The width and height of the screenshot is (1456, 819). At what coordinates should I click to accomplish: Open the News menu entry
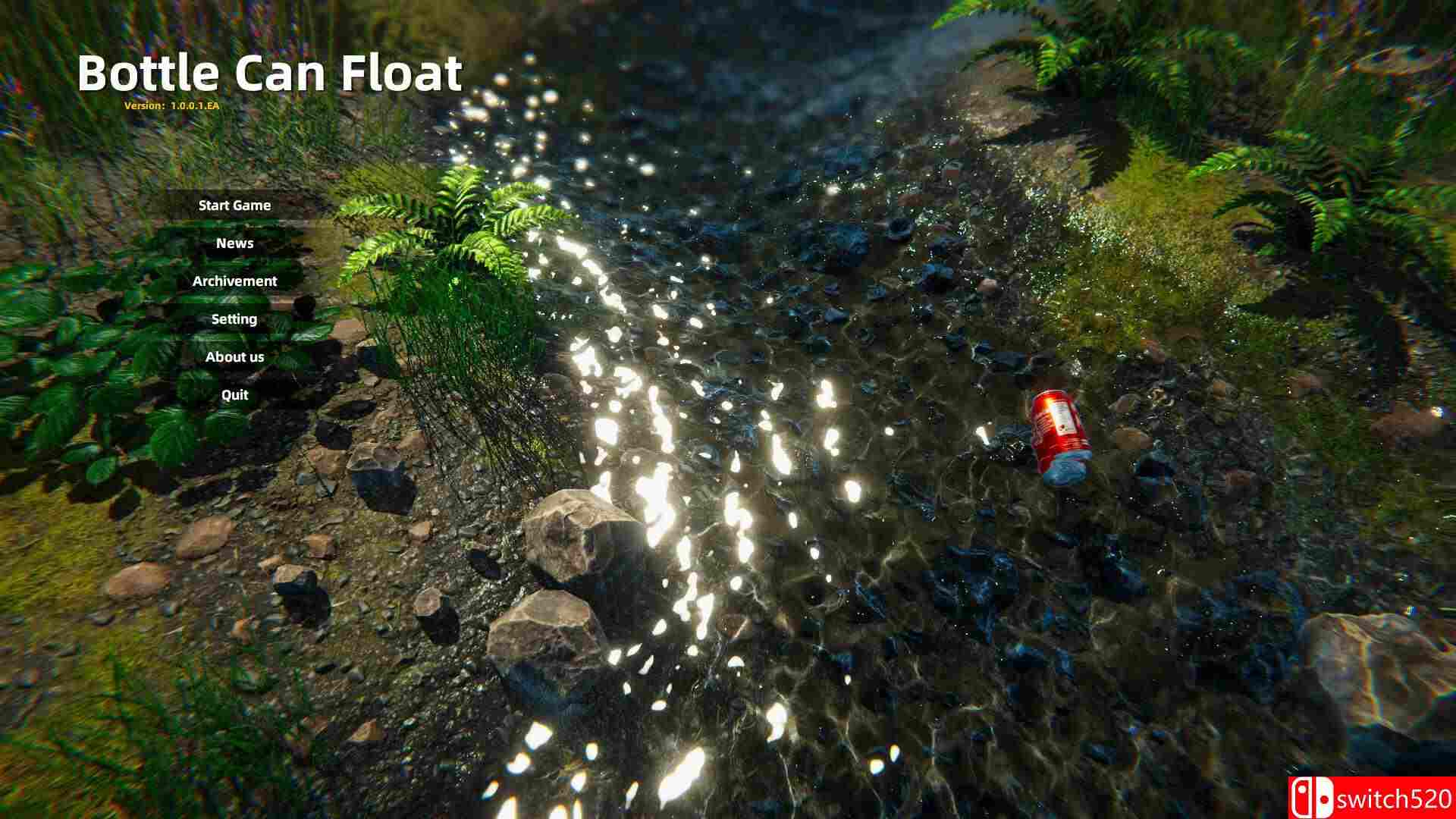pyautogui.click(x=234, y=243)
